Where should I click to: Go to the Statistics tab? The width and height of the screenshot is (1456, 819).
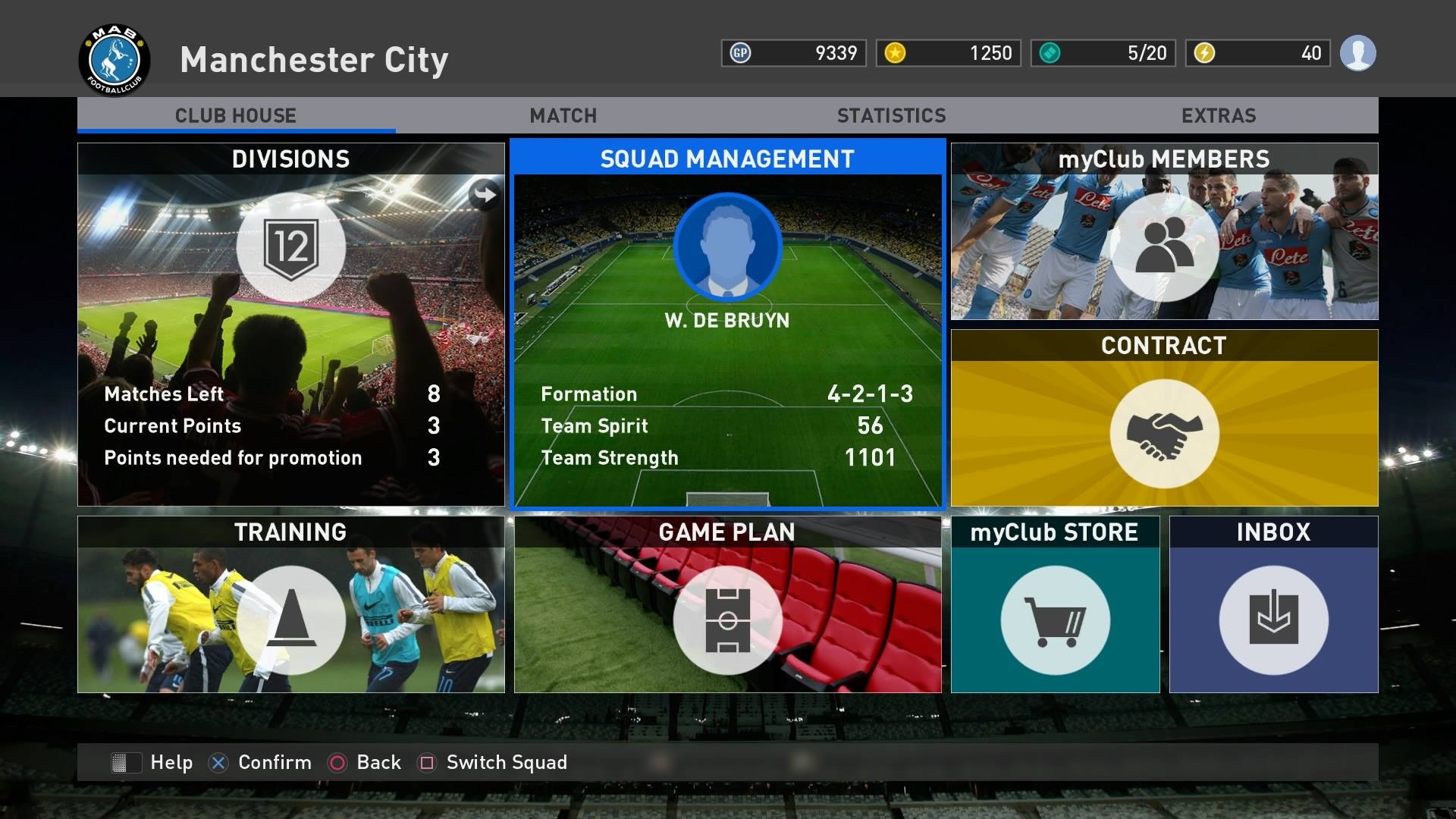coord(891,115)
